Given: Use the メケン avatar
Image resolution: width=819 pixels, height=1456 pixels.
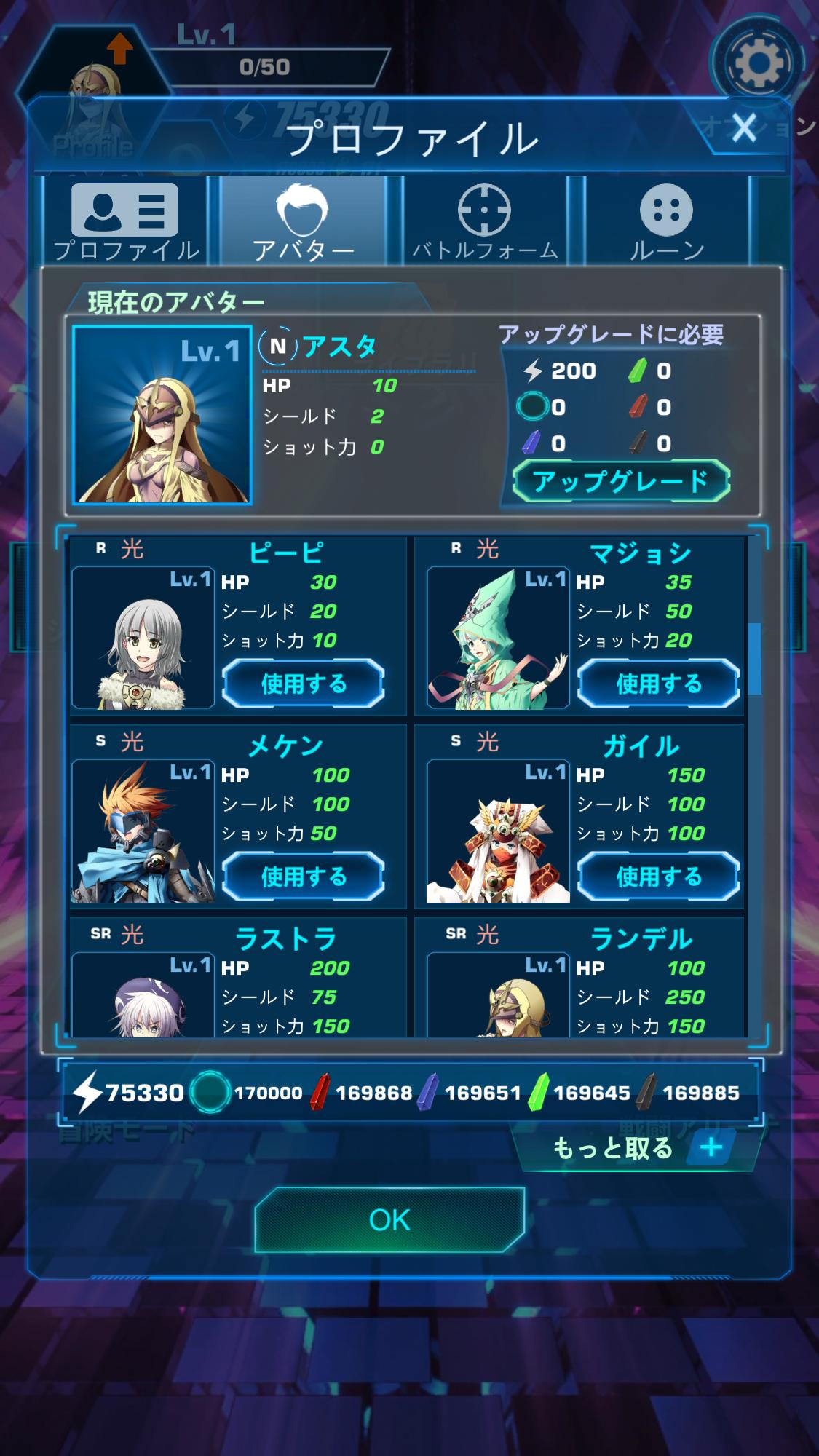Looking at the screenshot, I should point(304,876).
